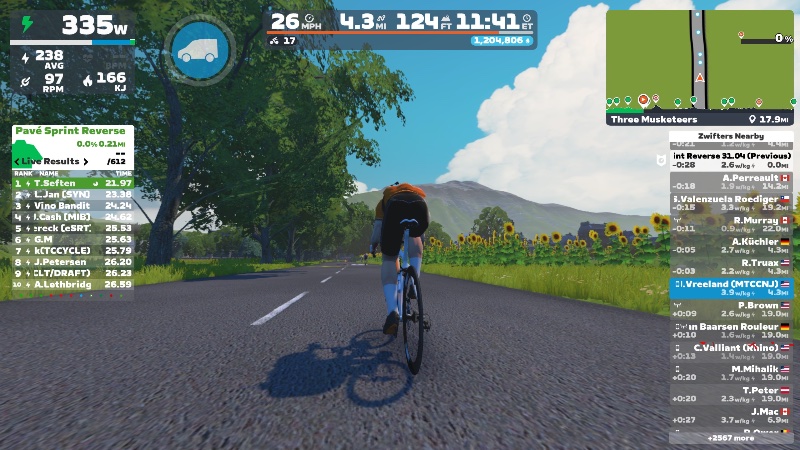This screenshot has width=800, height=450.
Task: Select T.Peter in Zwifters Nearby
Action: [x=730, y=394]
